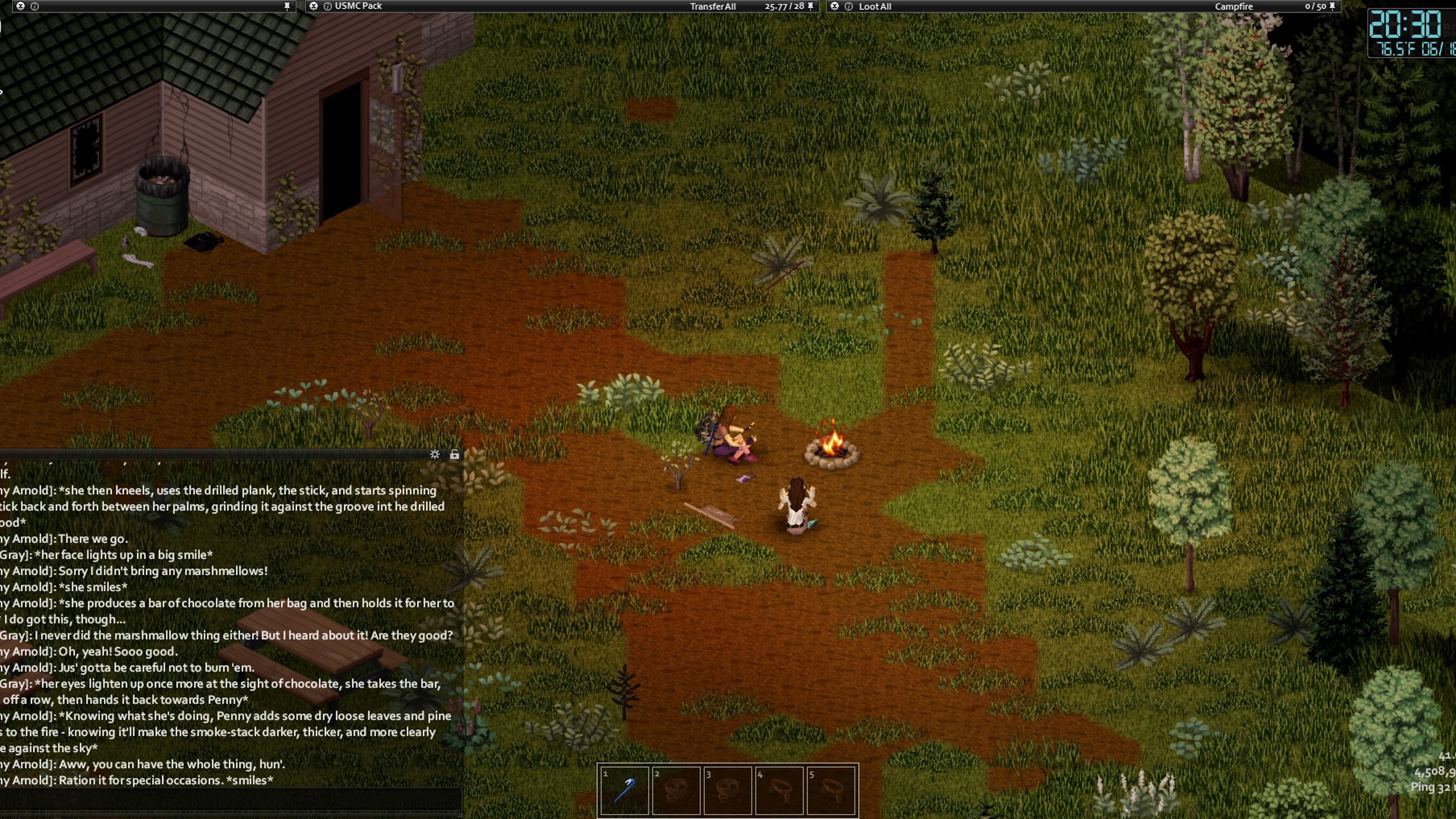Toggle the chat window padlock
The image size is (1456, 819).
[x=455, y=455]
